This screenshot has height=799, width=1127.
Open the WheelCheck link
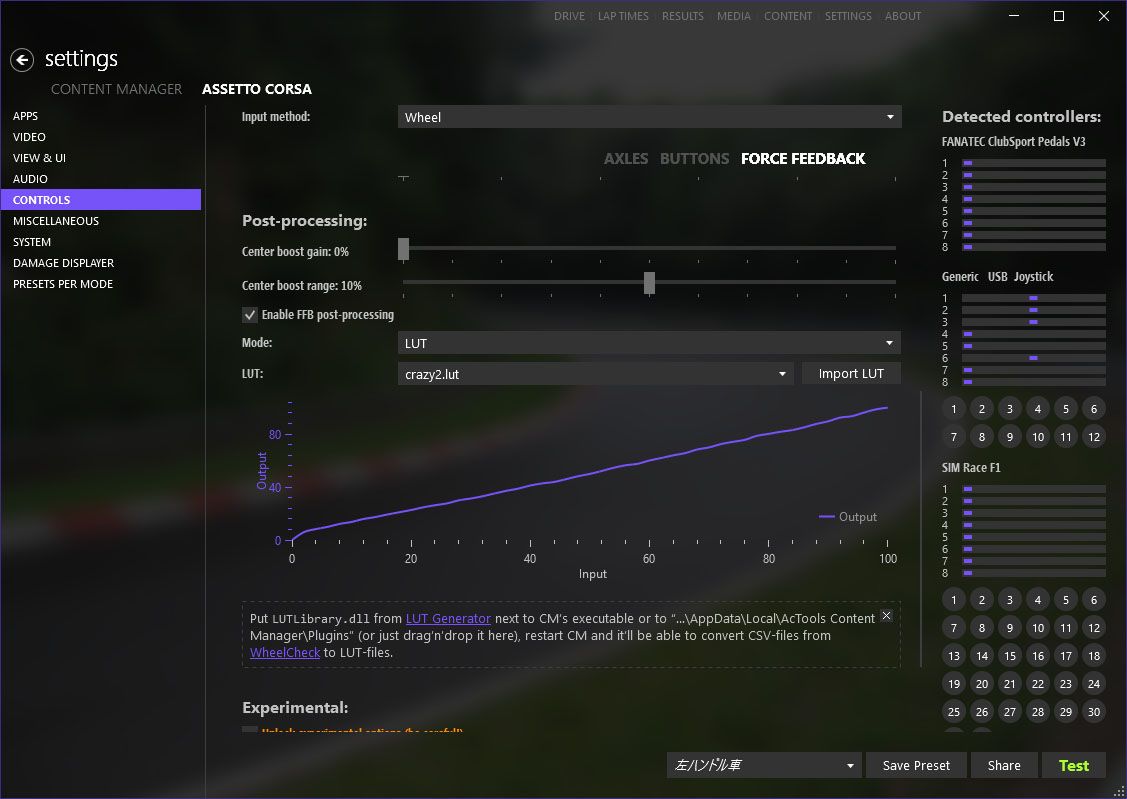coord(285,652)
